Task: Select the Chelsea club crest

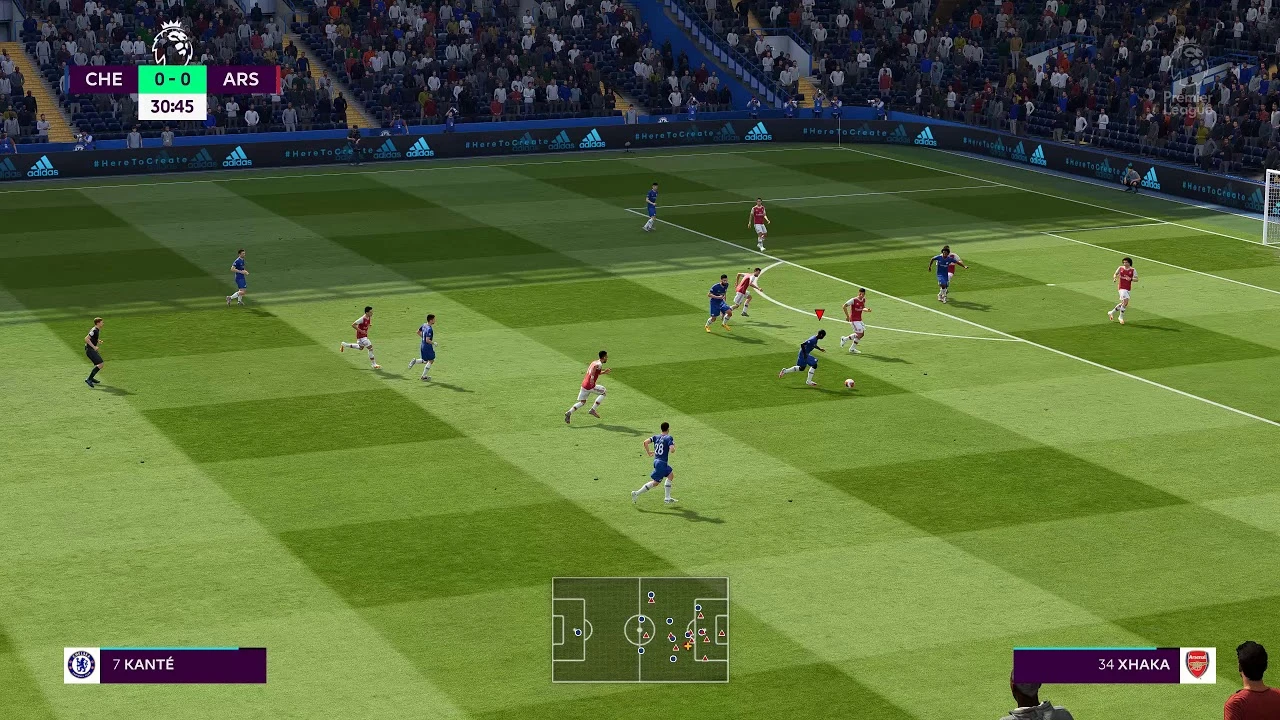Action: click(x=83, y=664)
